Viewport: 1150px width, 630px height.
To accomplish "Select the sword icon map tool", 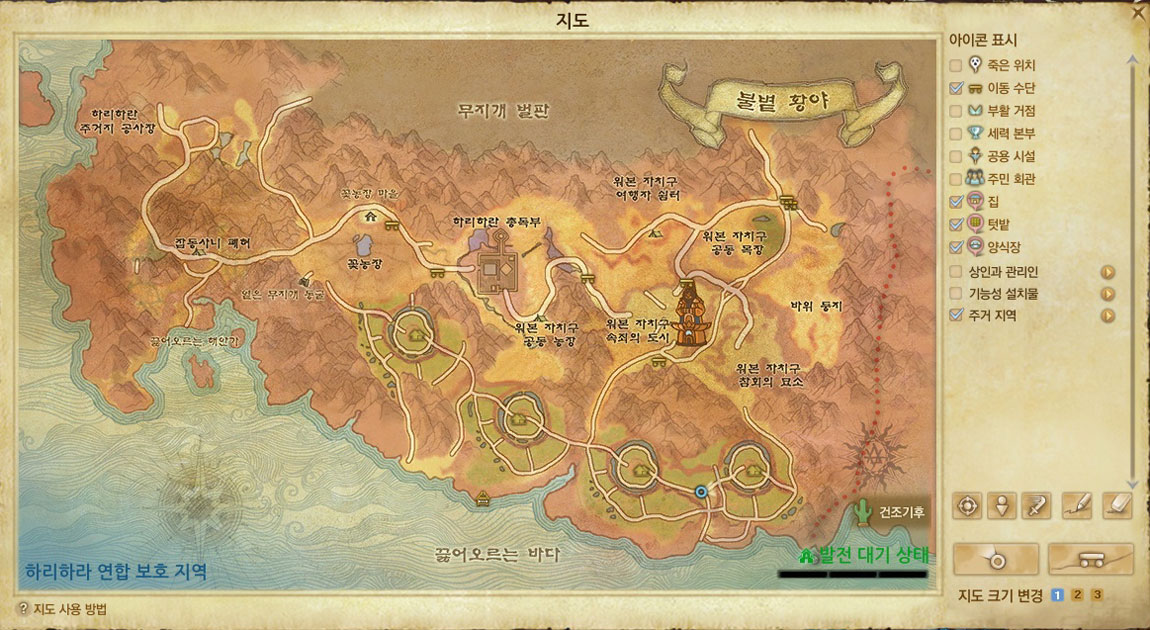I will click(x=1037, y=505).
